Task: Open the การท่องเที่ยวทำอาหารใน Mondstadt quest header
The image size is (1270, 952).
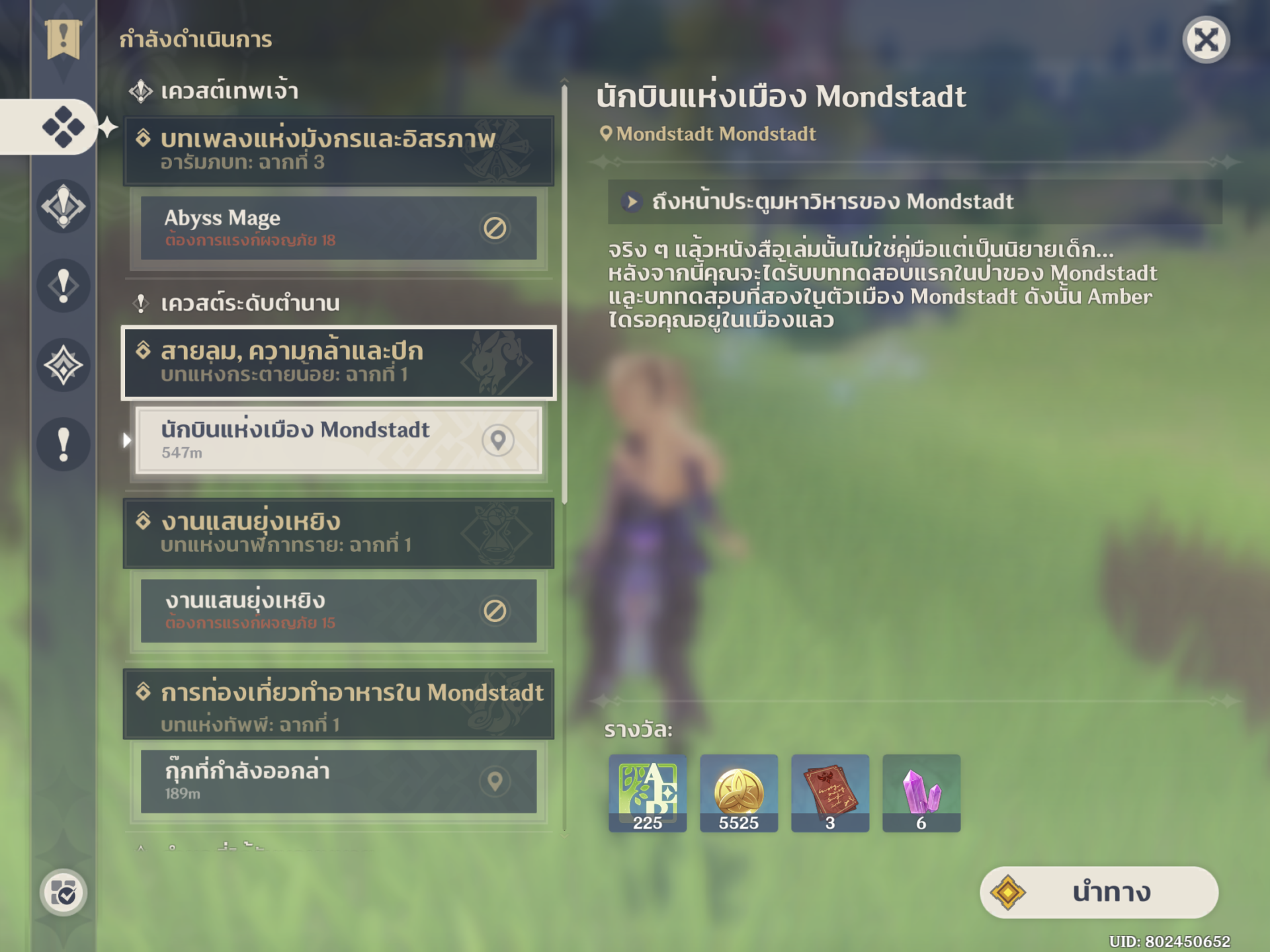Action: (338, 703)
